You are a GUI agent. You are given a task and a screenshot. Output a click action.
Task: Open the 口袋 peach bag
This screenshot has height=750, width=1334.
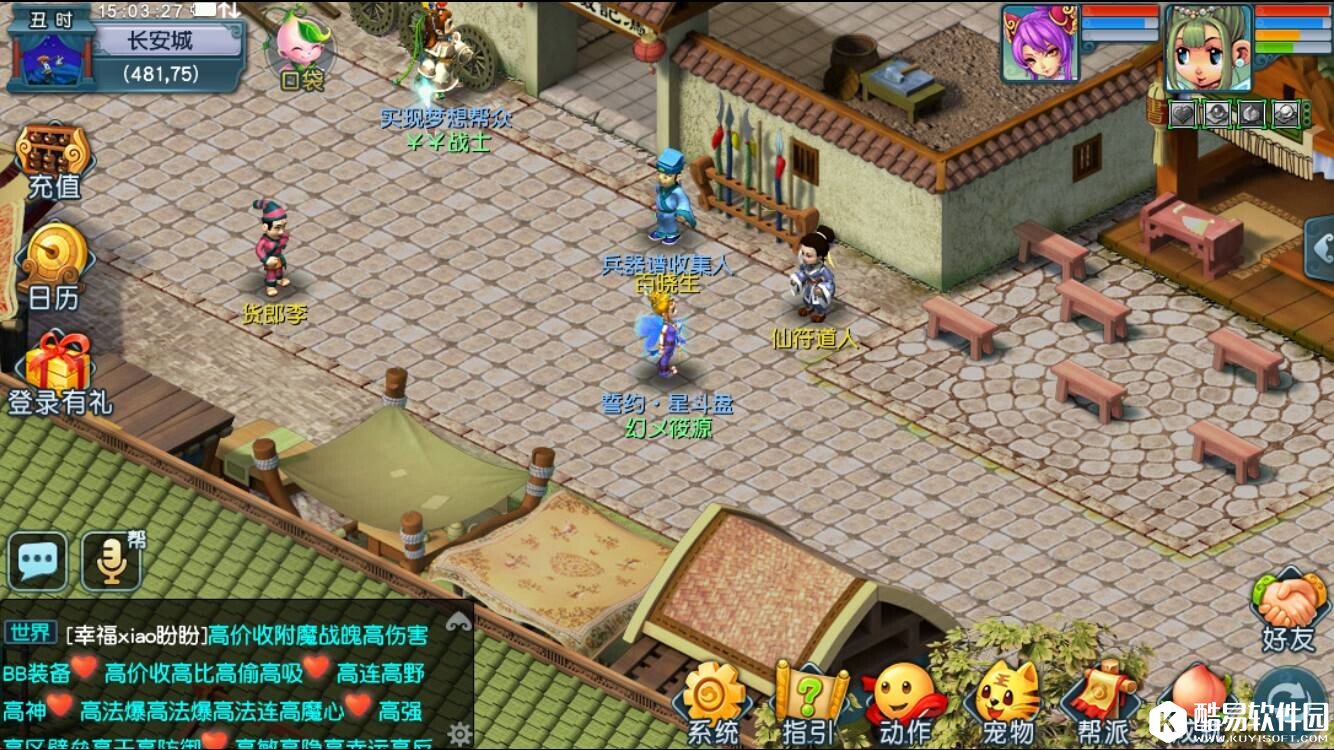(301, 50)
